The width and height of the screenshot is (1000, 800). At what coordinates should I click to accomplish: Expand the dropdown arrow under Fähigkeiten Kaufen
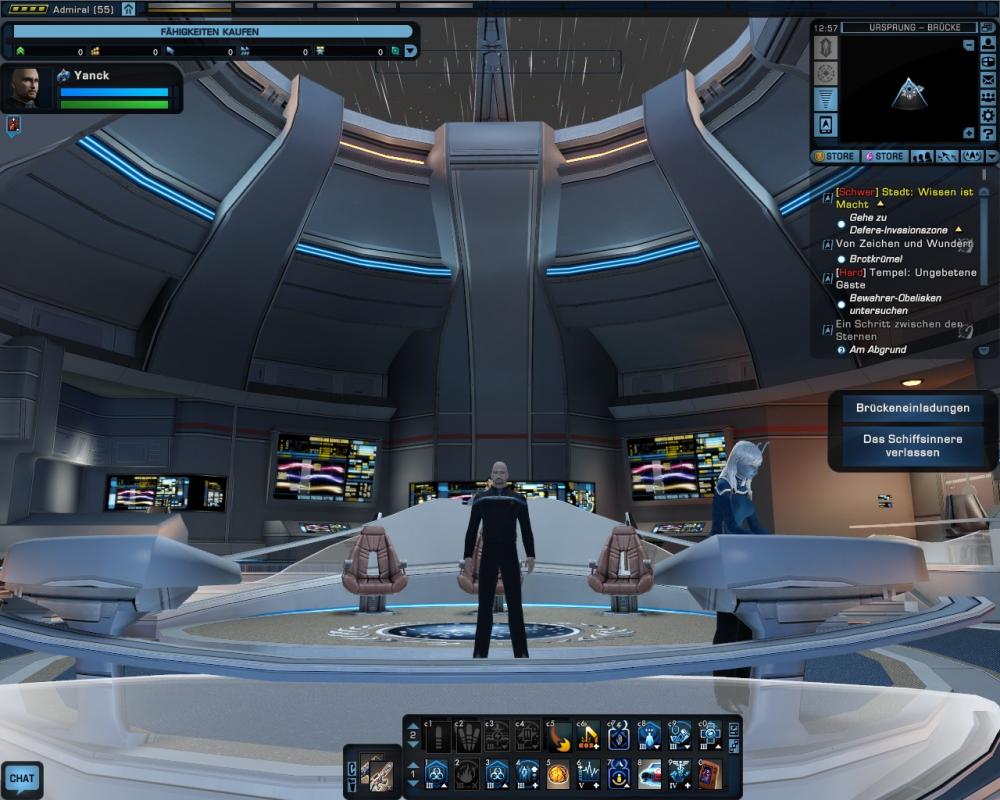click(x=410, y=51)
